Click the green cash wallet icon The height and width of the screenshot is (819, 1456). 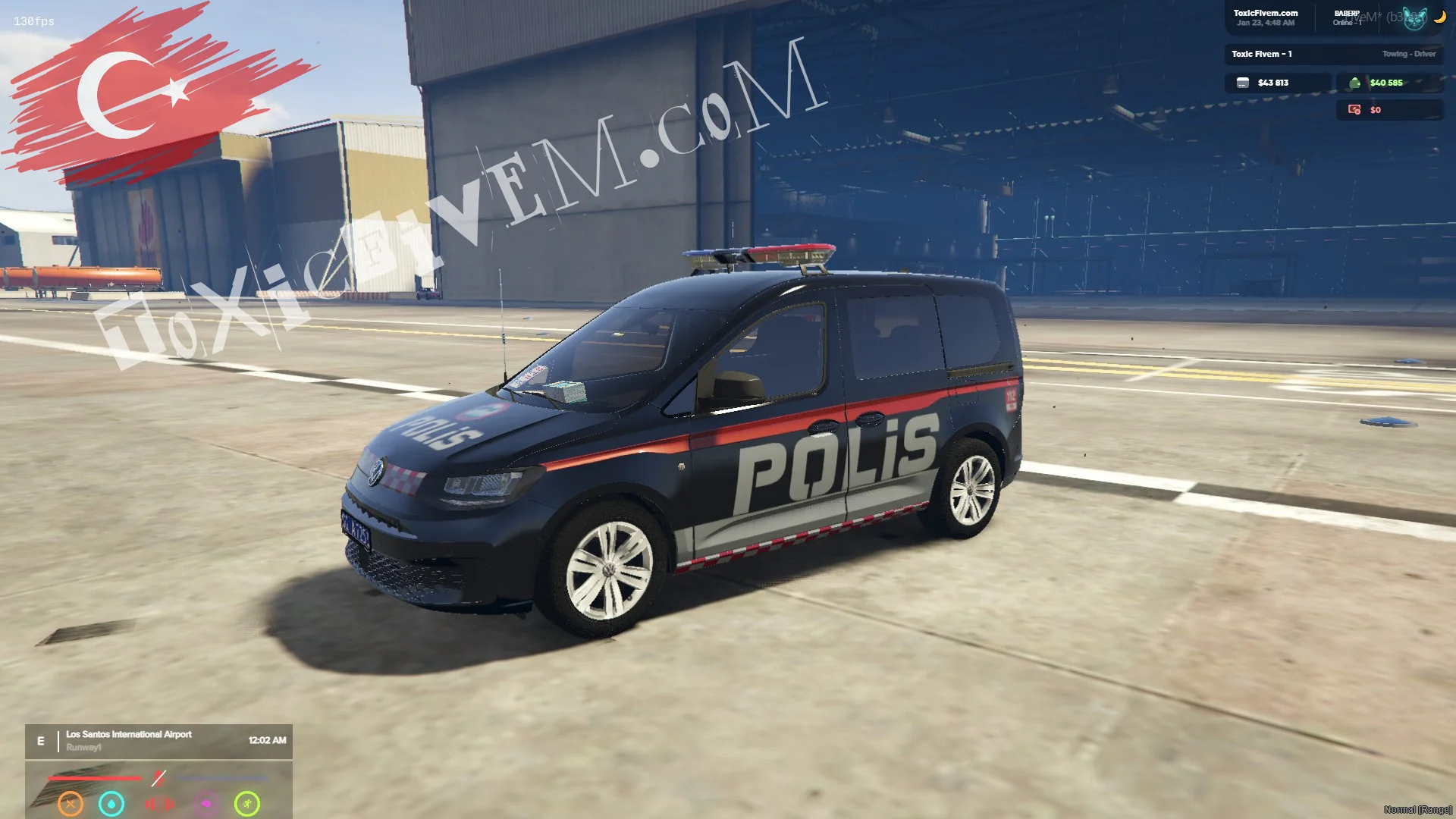[x=1354, y=83]
